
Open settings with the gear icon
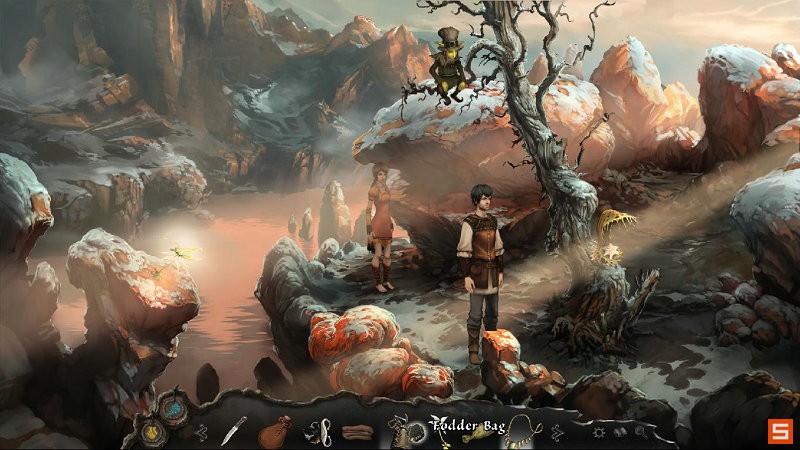[599, 432]
